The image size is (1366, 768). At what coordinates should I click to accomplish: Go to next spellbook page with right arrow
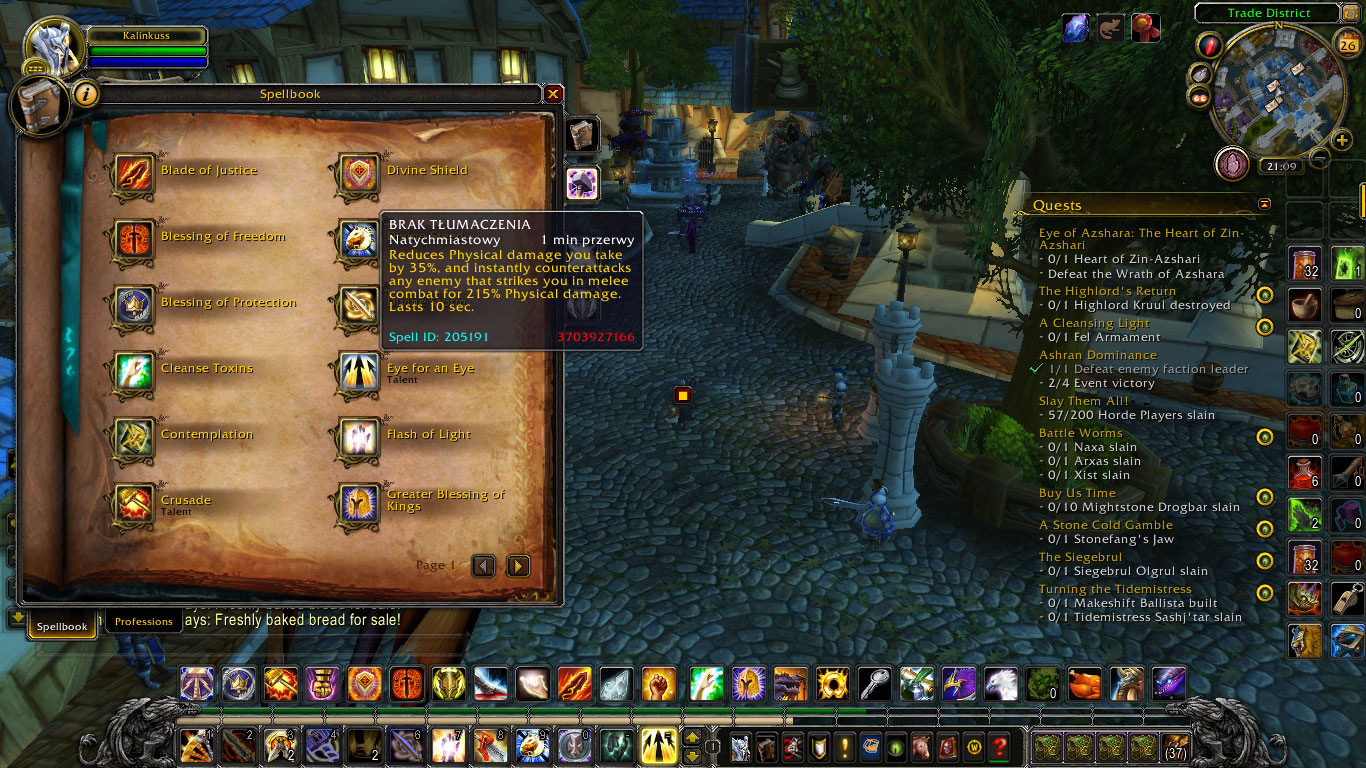click(x=518, y=565)
